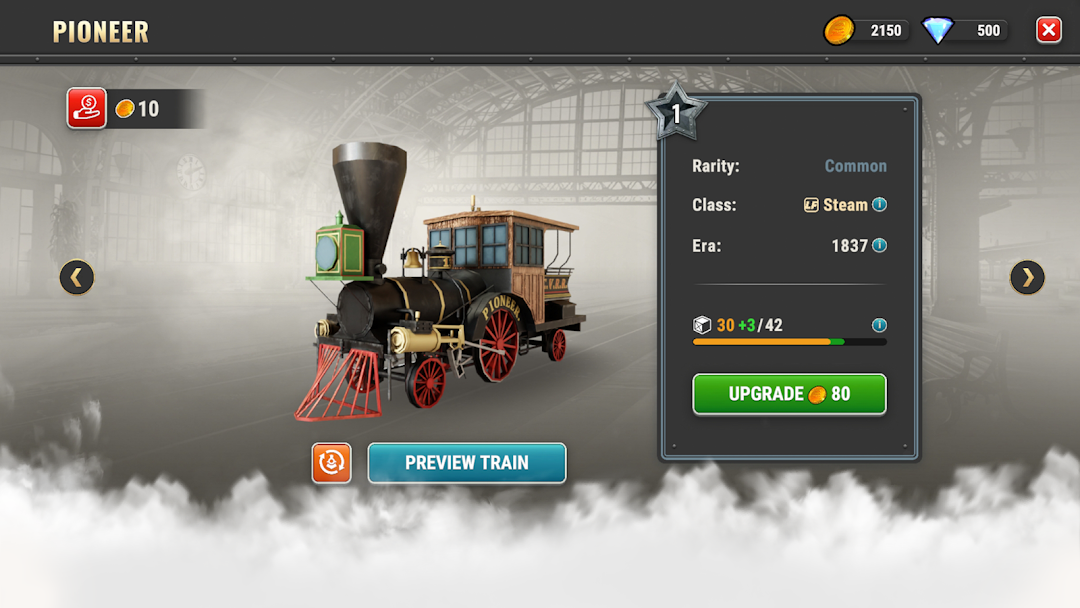This screenshot has height=608, width=1080.
Task: Close the Pioneer train screen
Action: coord(1048,30)
